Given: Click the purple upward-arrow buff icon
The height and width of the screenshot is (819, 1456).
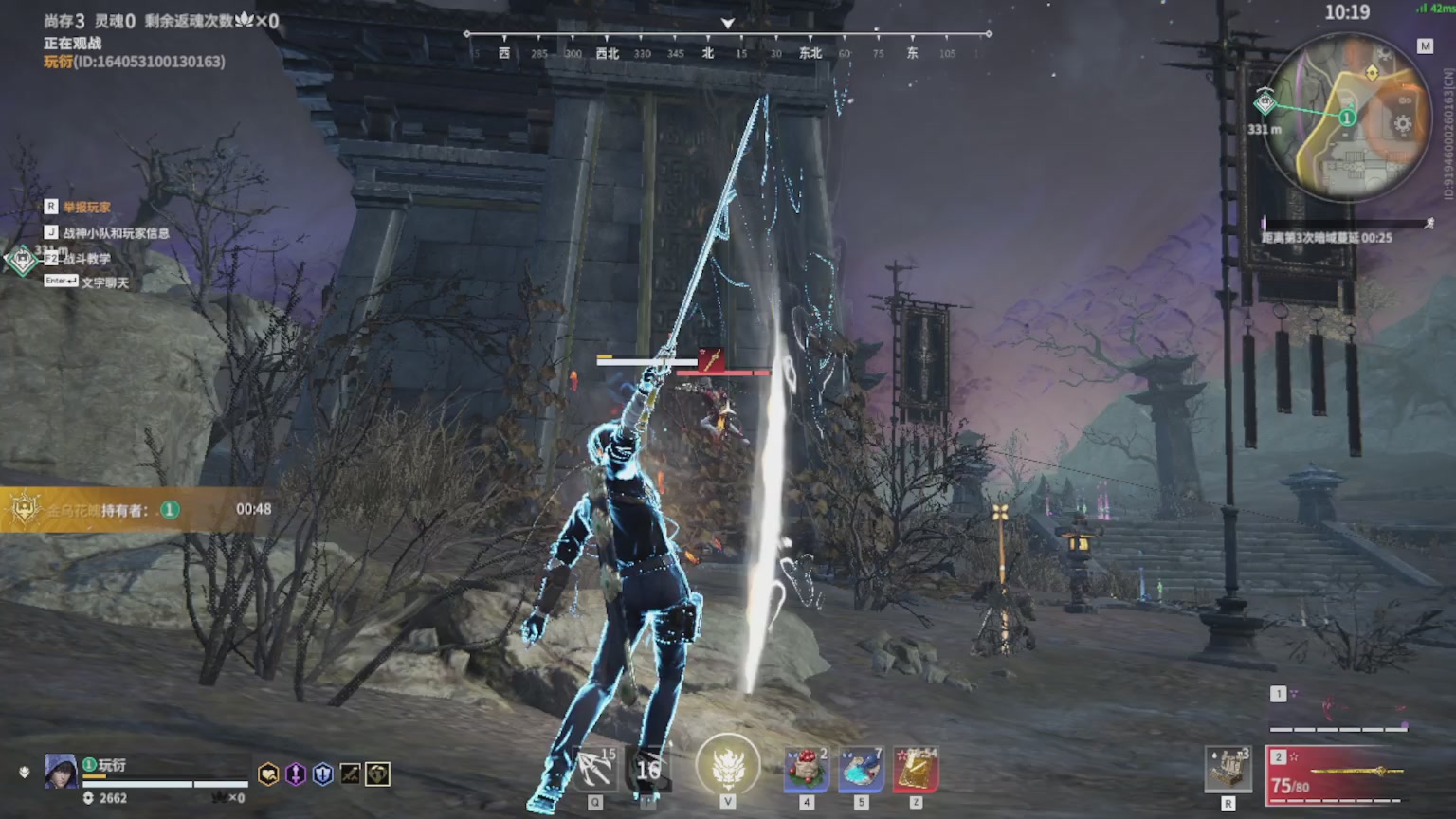Looking at the screenshot, I should (296, 774).
